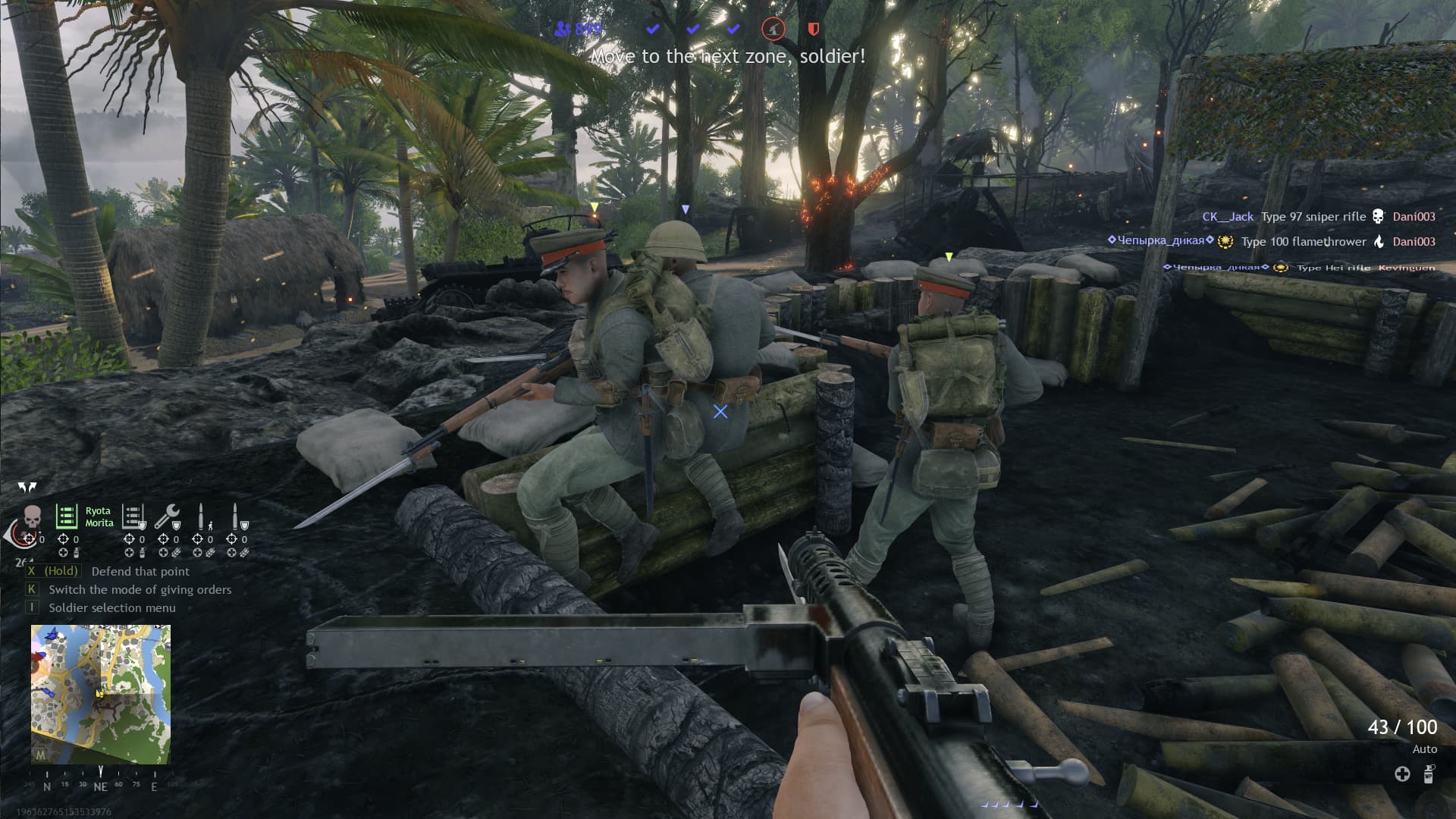
Task: Toggle the first blue objective checkmark
Action: tap(652, 29)
